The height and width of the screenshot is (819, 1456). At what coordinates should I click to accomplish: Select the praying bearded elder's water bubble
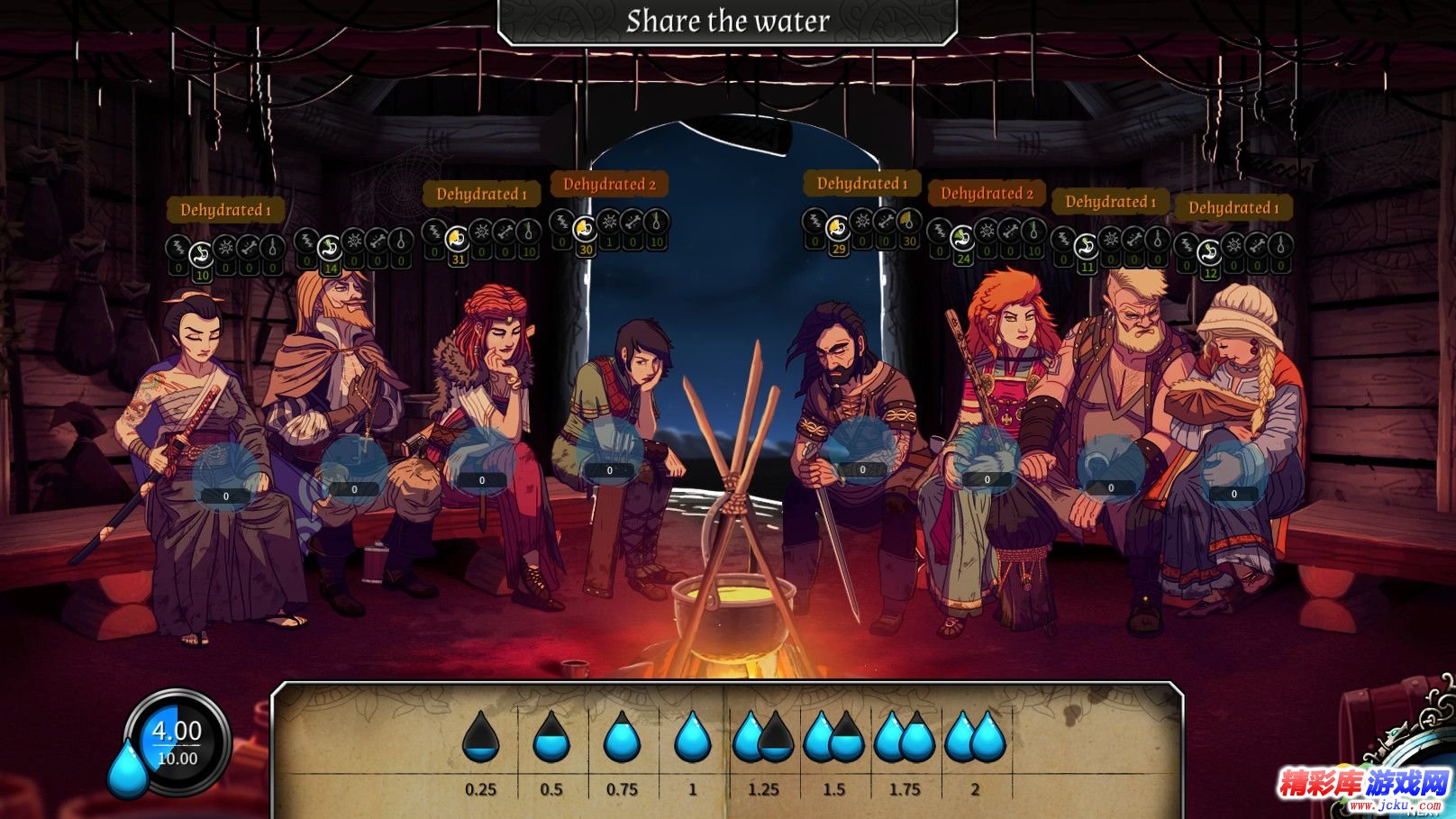(354, 470)
